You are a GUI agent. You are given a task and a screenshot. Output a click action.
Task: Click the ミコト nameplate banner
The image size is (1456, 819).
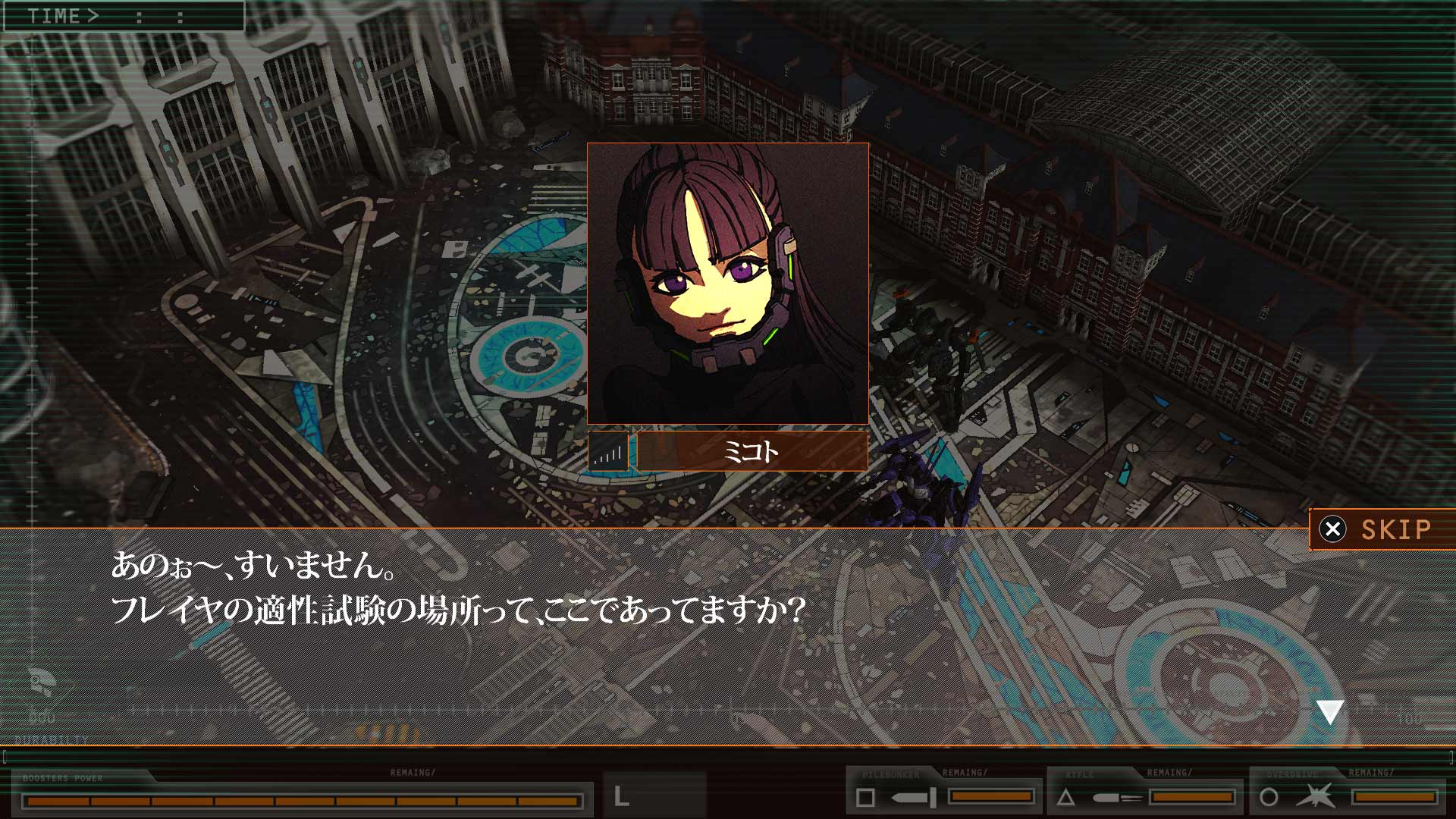pyautogui.click(x=751, y=450)
